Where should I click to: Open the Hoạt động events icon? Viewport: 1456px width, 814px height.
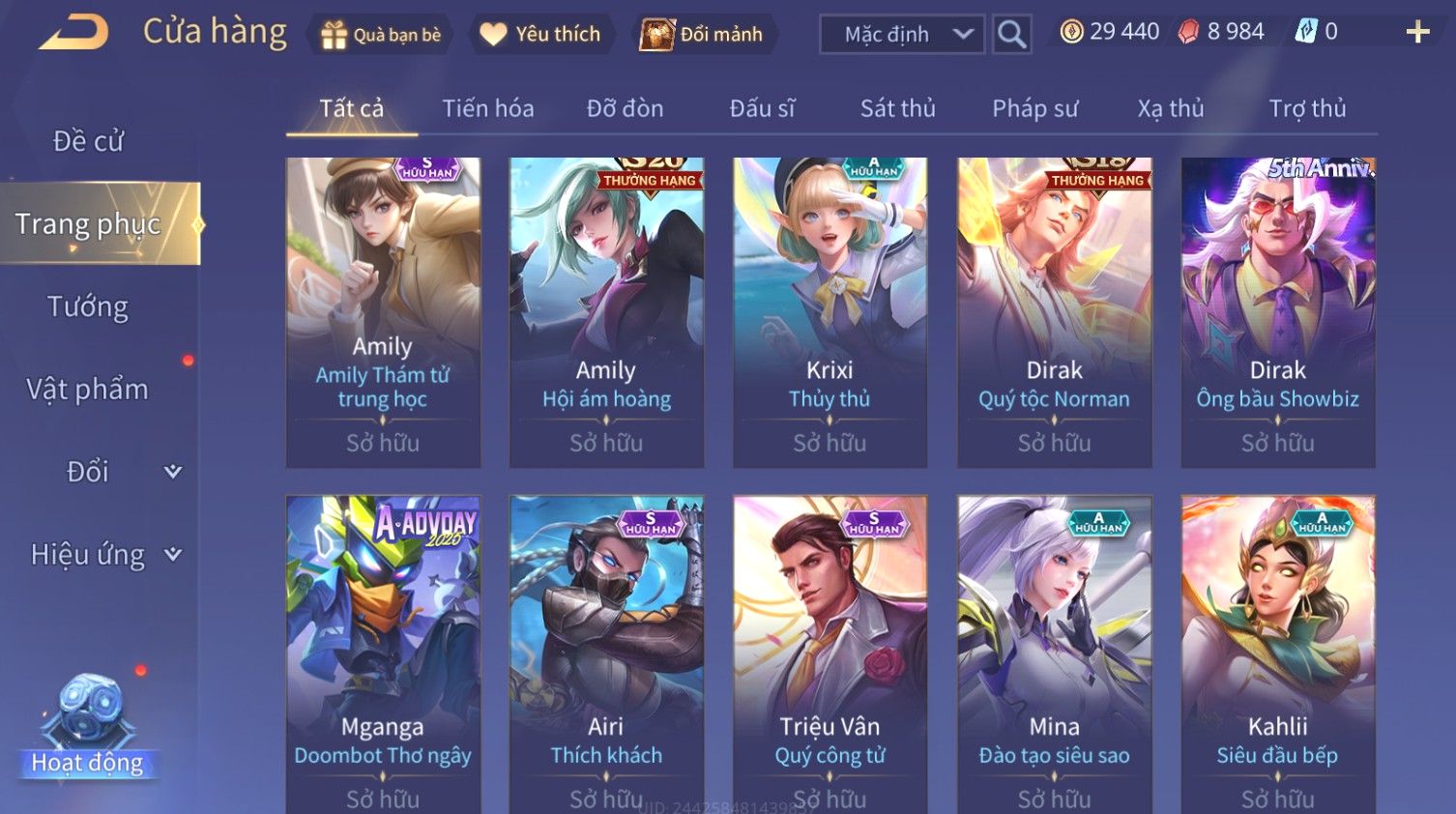tap(88, 727)
